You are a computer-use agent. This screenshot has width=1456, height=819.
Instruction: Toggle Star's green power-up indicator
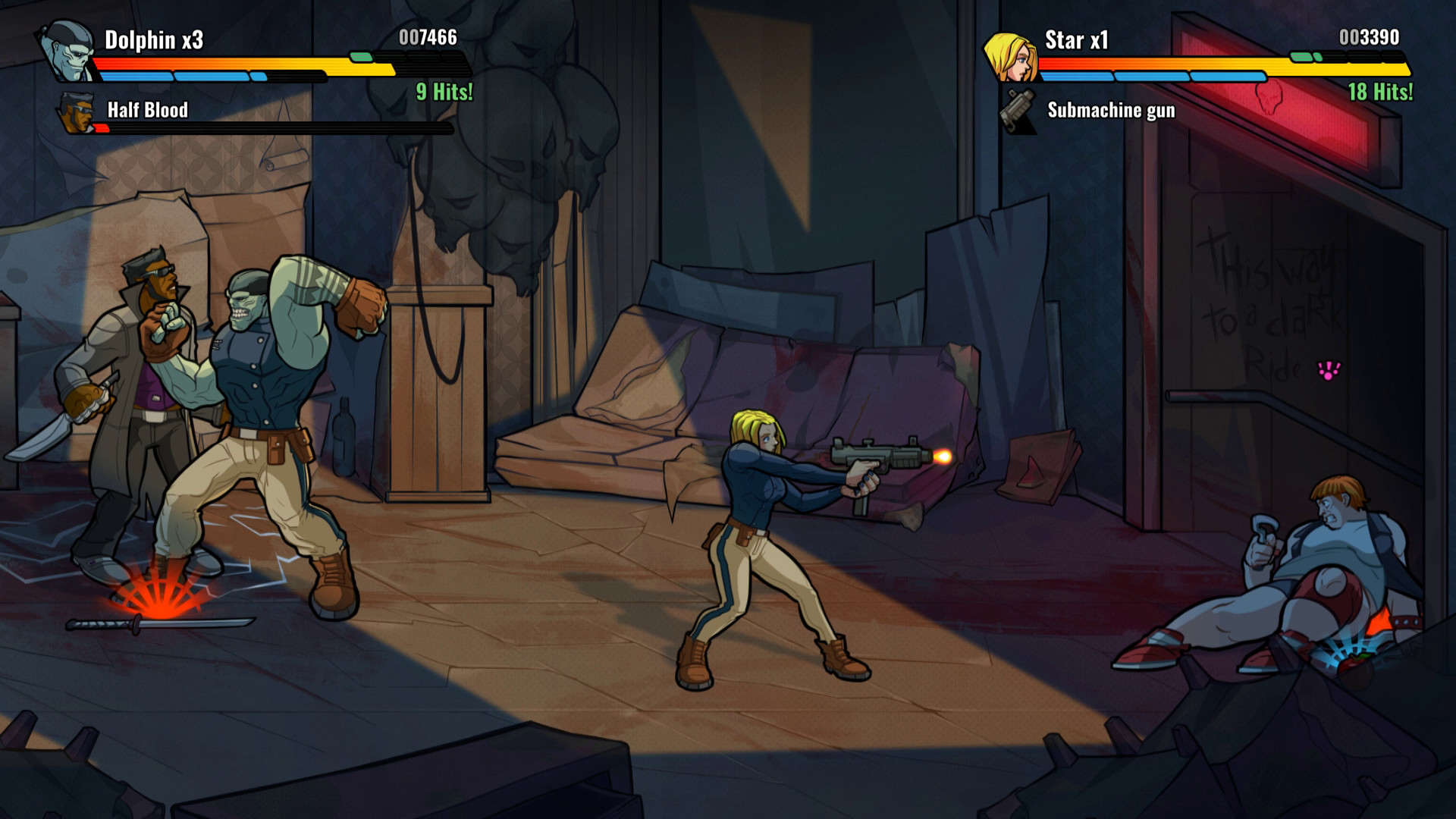(1304, 55)
